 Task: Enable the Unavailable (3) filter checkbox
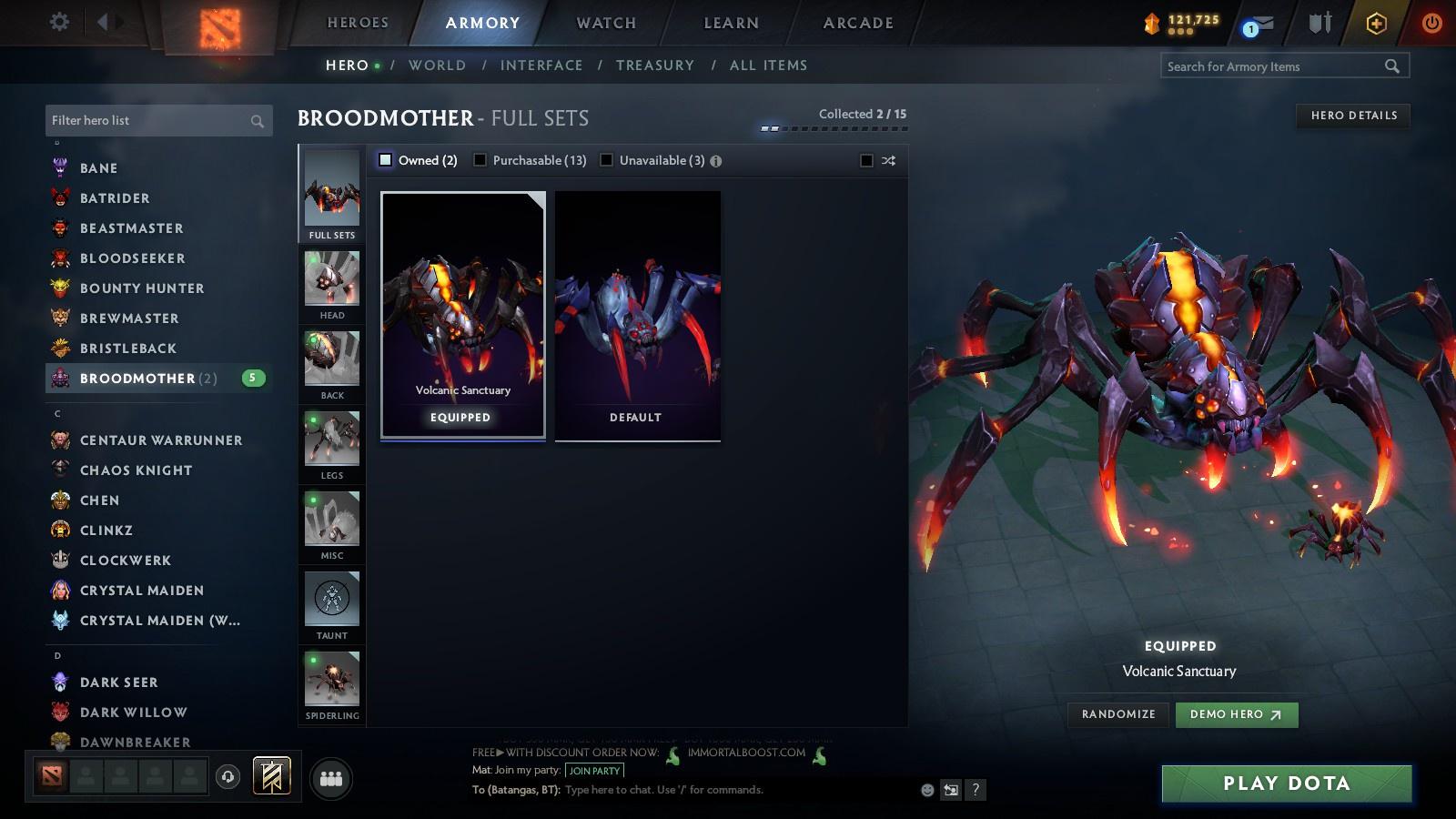click(606, 159)
